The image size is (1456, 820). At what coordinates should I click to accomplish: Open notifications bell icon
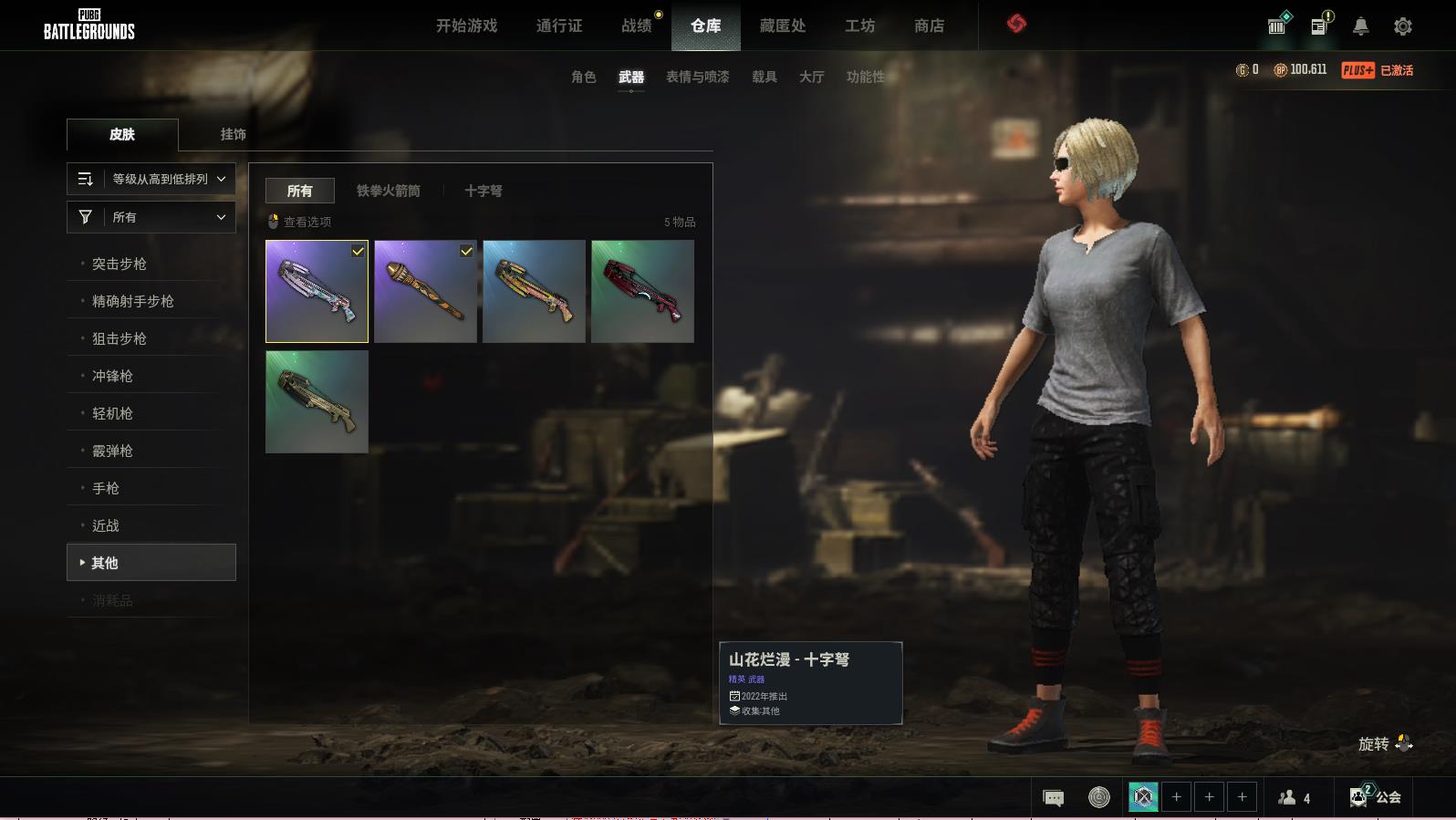click(x=1360, y=26)
